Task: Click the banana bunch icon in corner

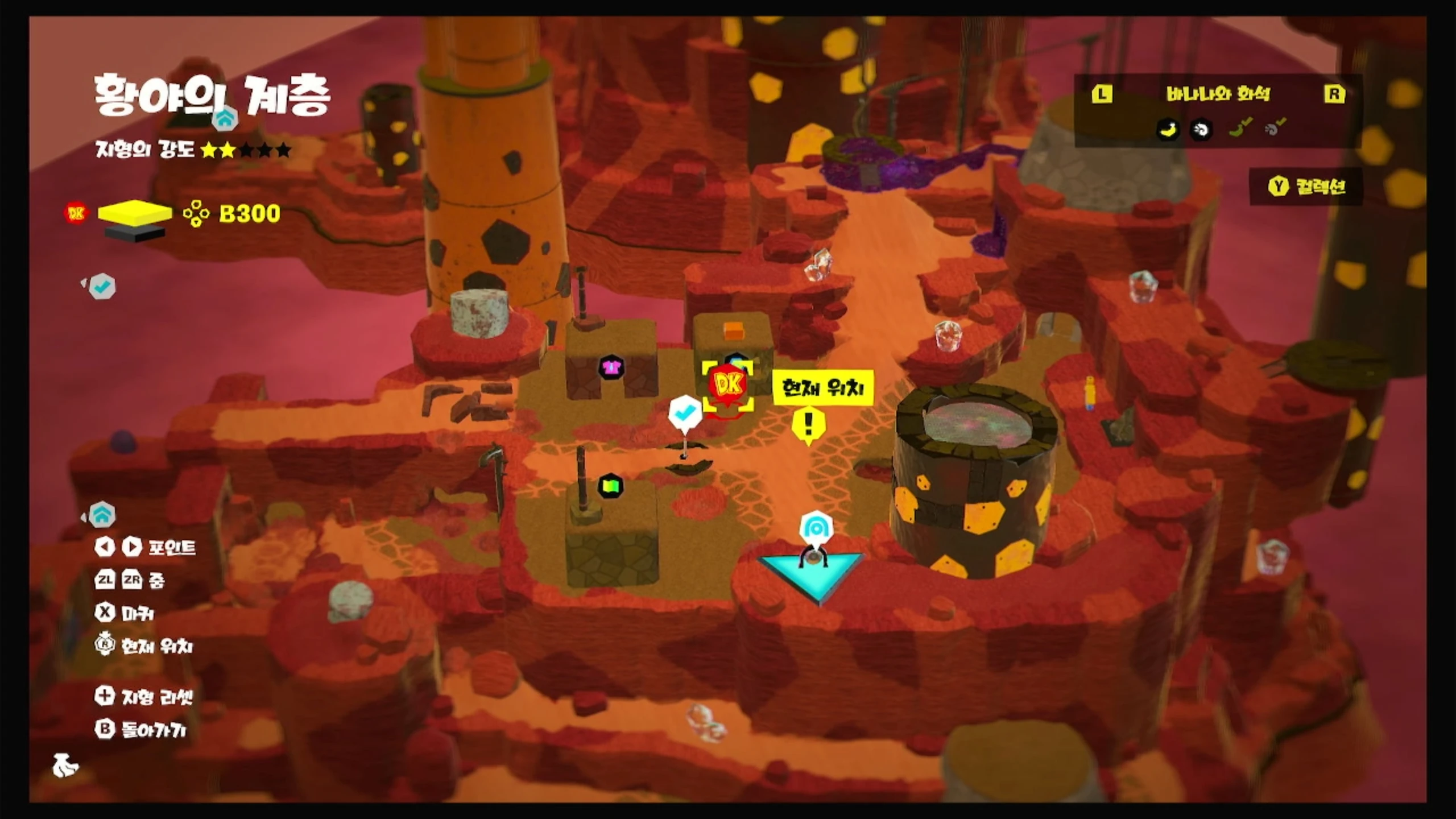Action: click(65, 765)
